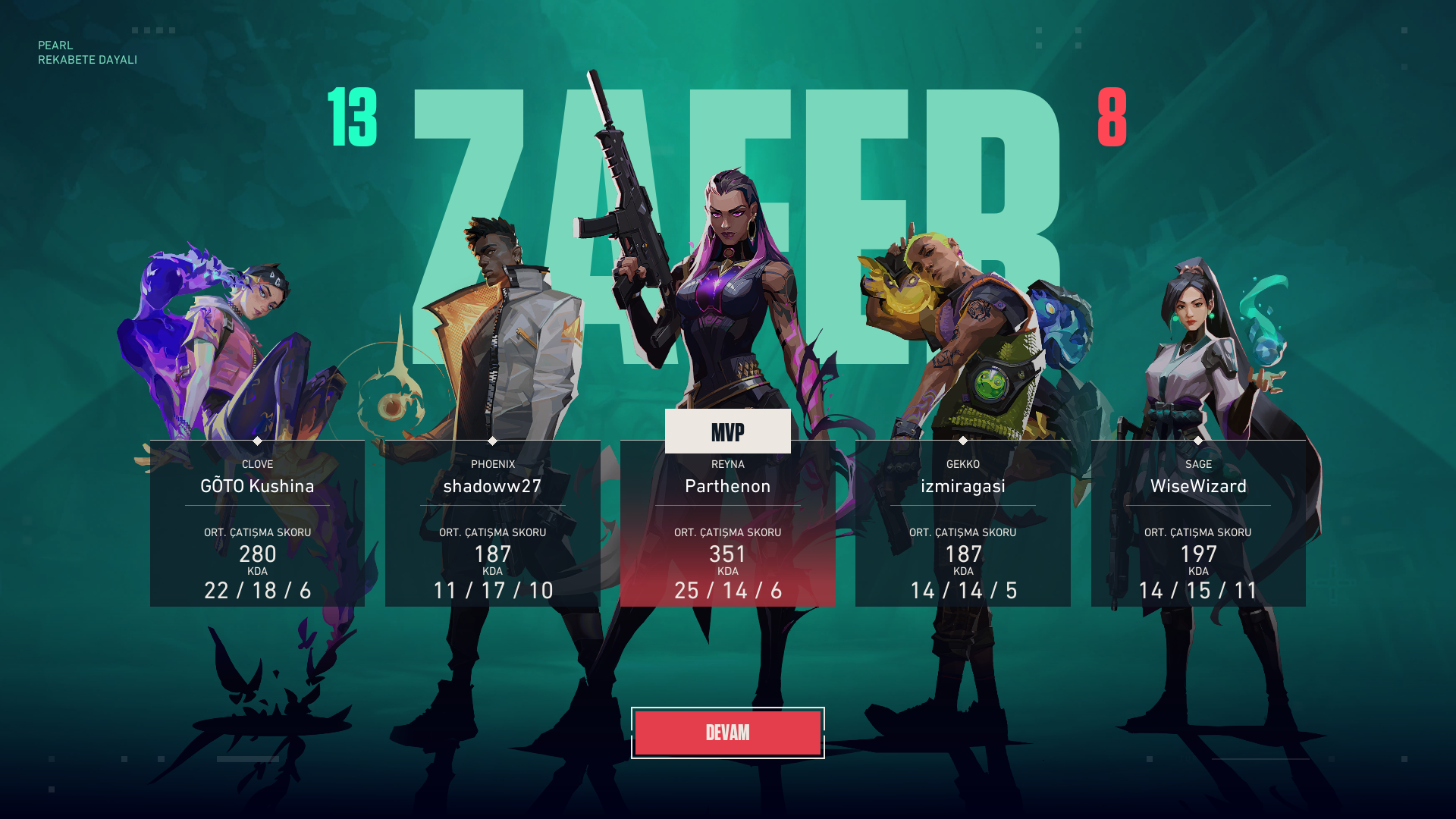Choose the MVP Parthenon Reyna card
1456x819 pixels.
pos(727,523)
